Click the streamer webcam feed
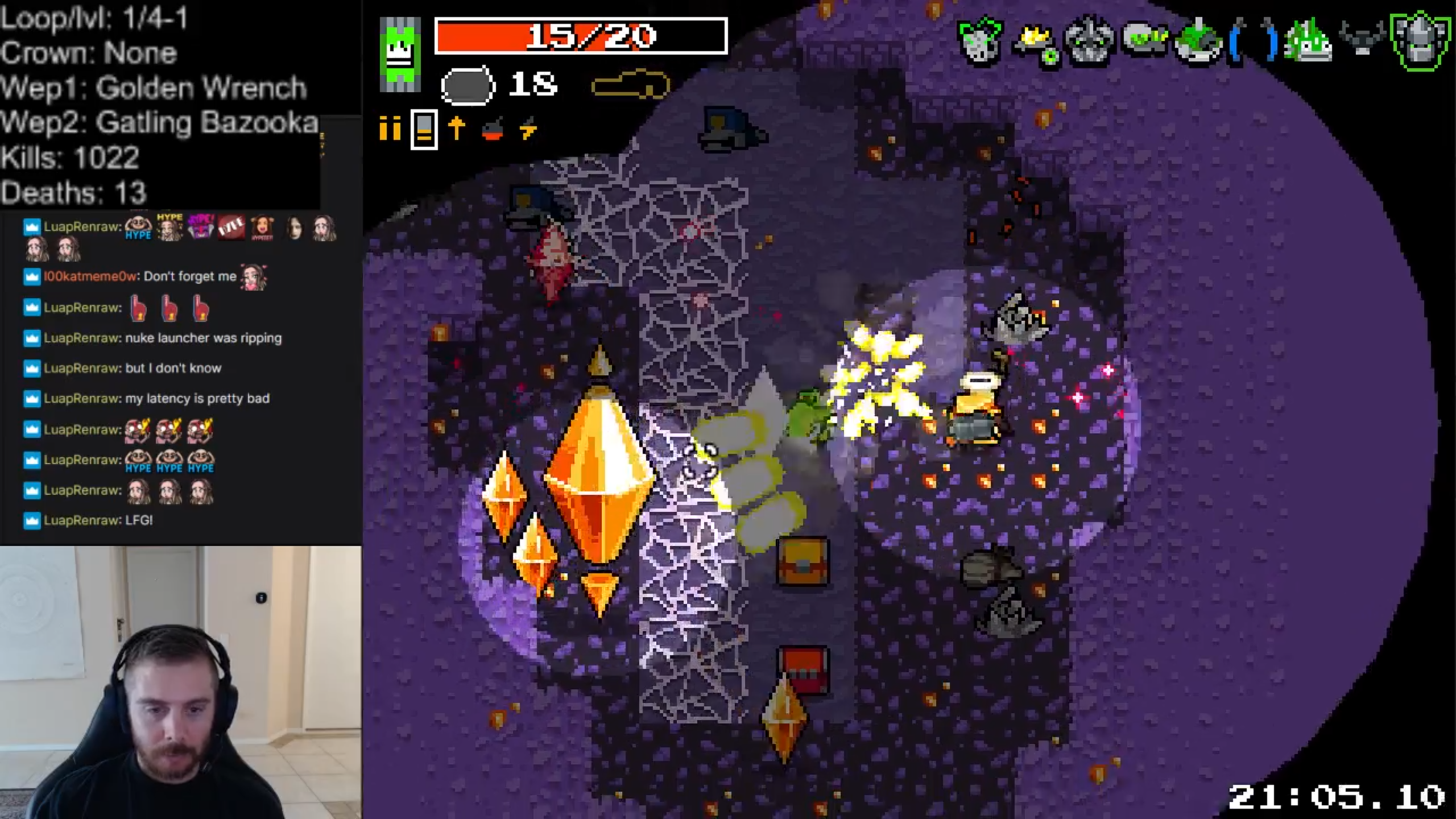1456x819 pixels. (180, 682)
